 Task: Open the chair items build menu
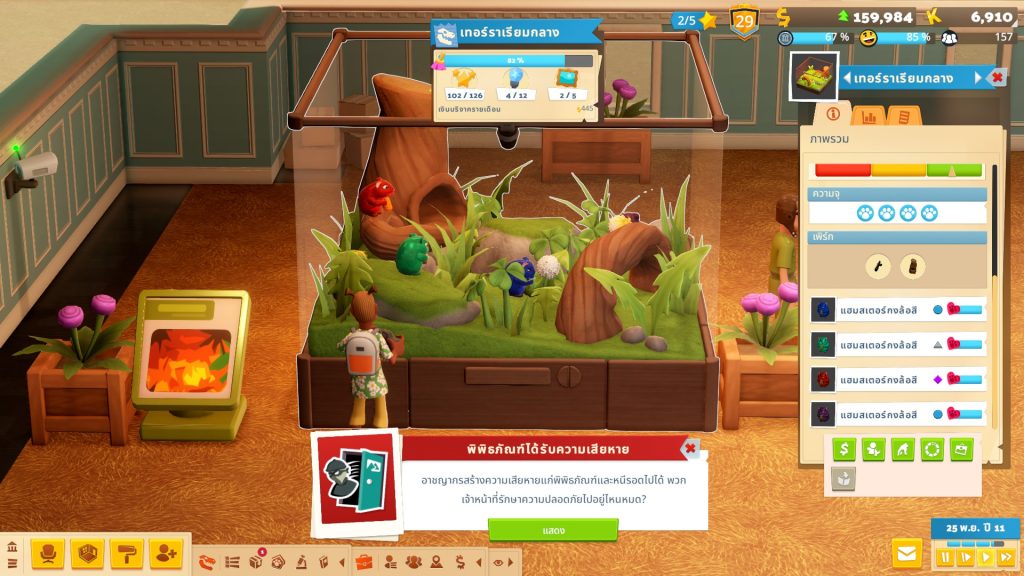tap(48, 553)
